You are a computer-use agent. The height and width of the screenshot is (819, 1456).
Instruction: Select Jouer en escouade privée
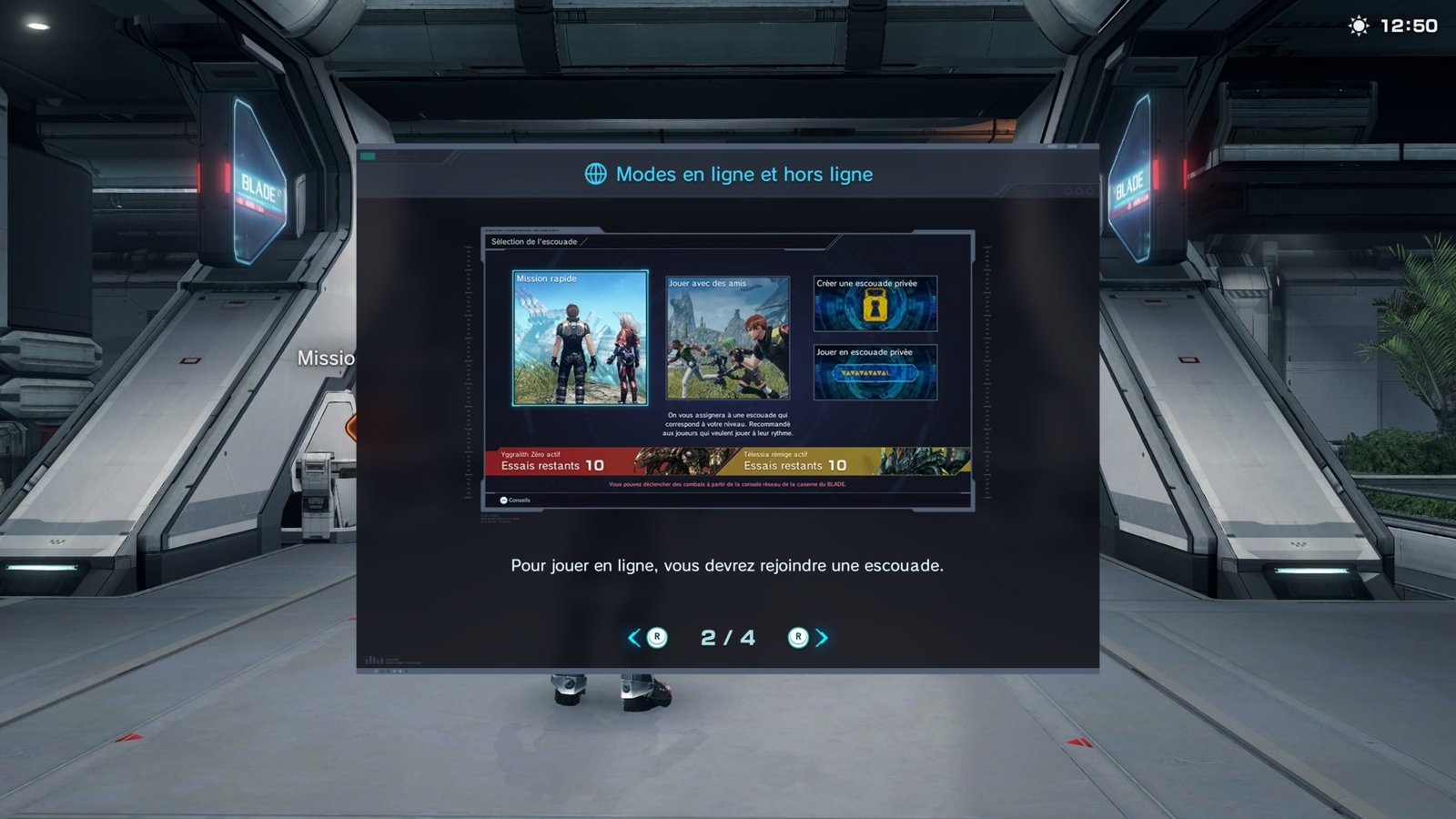tap(875, 372)
